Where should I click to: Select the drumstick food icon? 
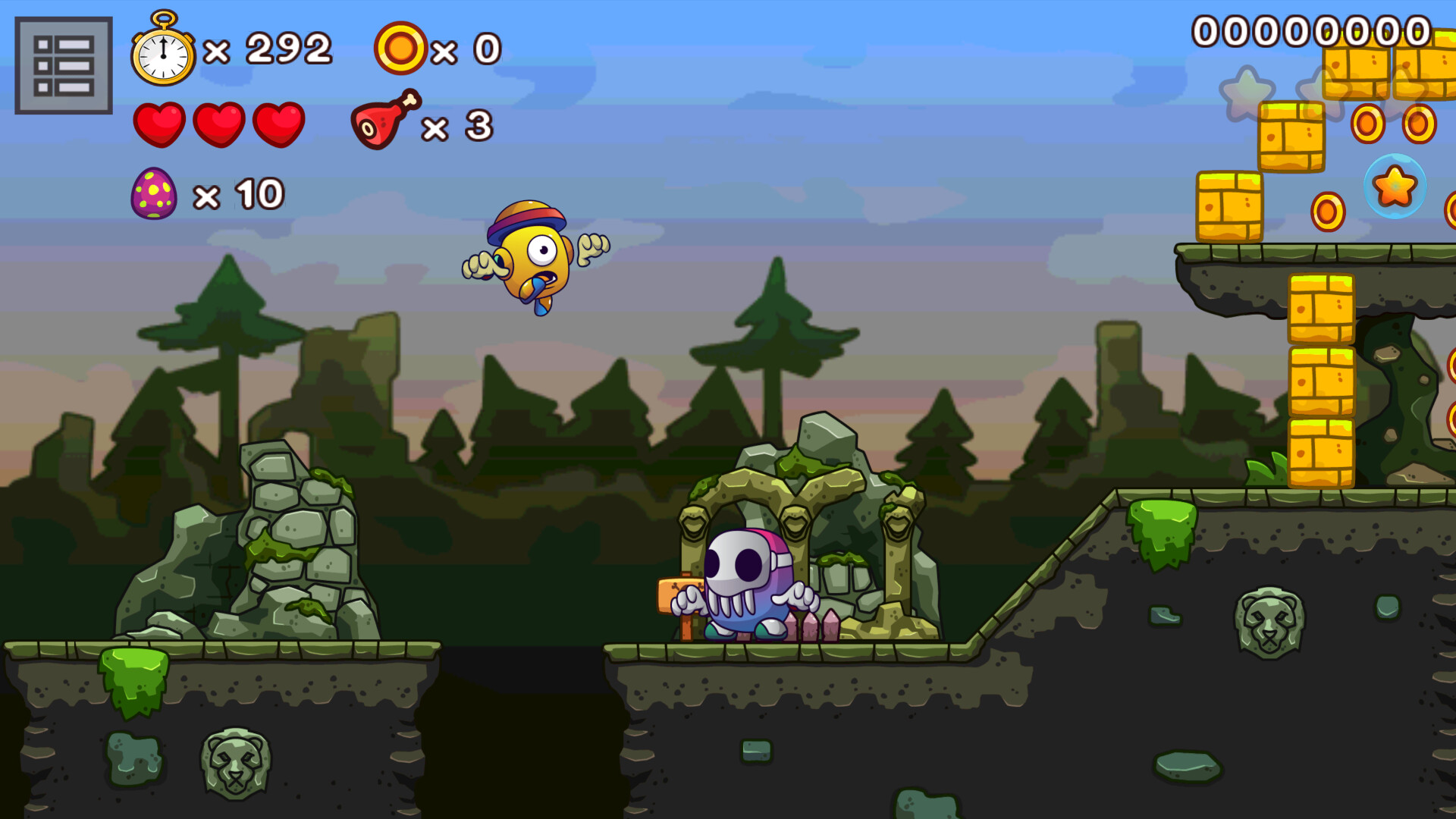pyautogui.click(x=383, y=124)
